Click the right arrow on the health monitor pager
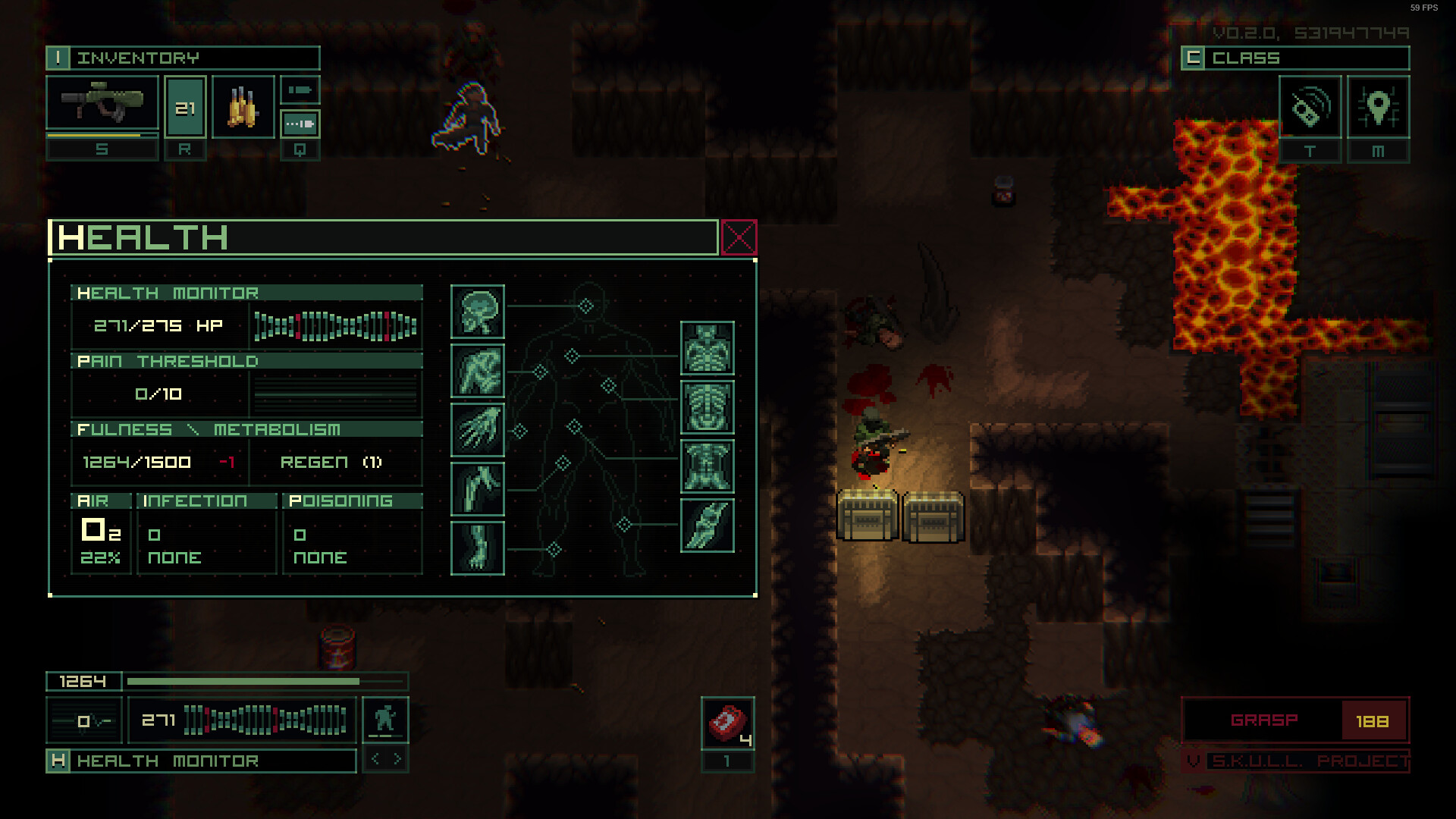Image resolution: width=1456 pixels, height=819 pixels. click(x=396, y=759)
